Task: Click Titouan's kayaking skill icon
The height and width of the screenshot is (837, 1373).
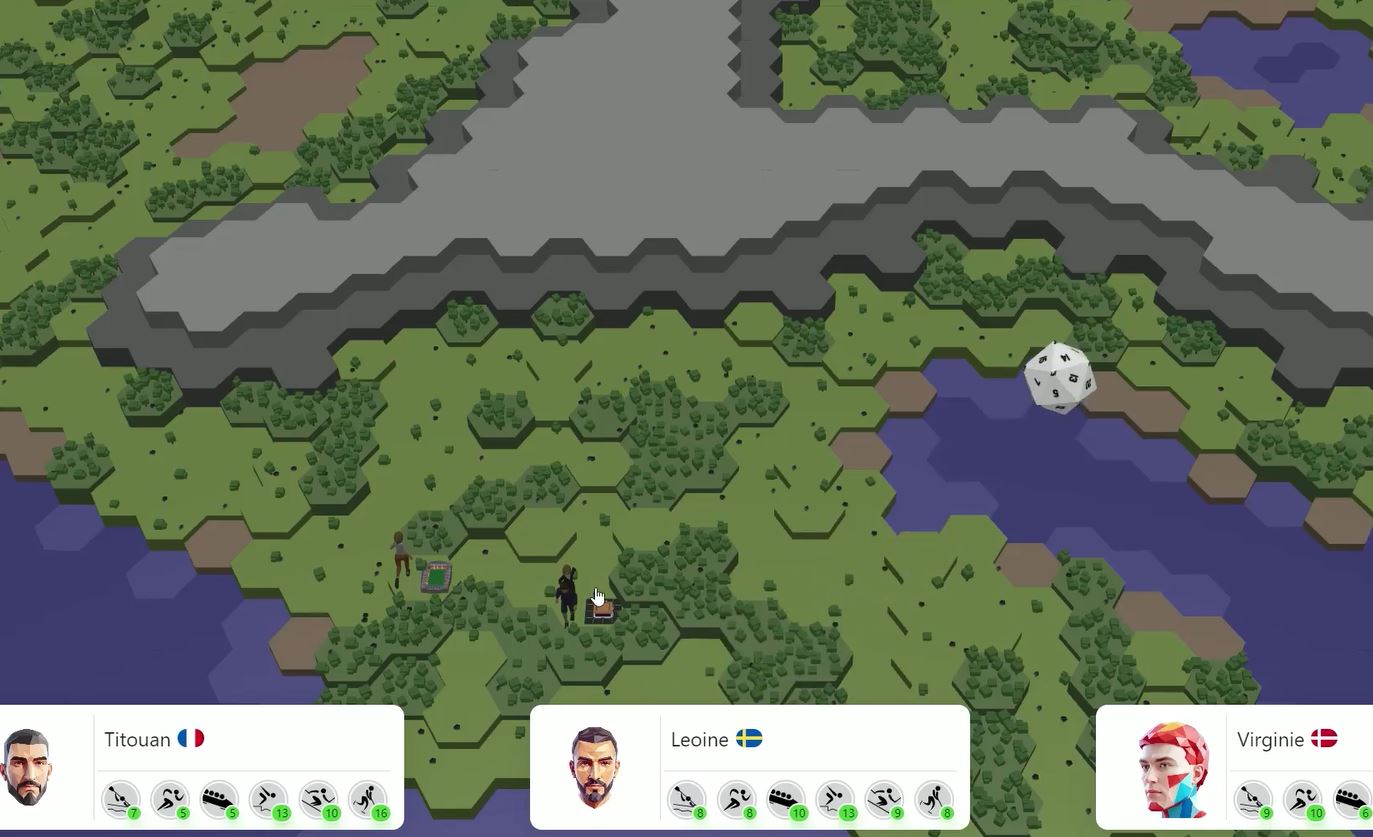Action: (120, 799)
